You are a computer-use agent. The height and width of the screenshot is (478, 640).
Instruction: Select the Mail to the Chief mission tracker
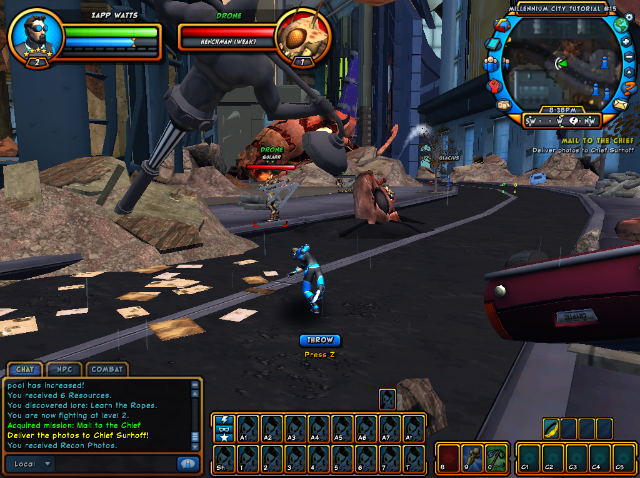569,141
